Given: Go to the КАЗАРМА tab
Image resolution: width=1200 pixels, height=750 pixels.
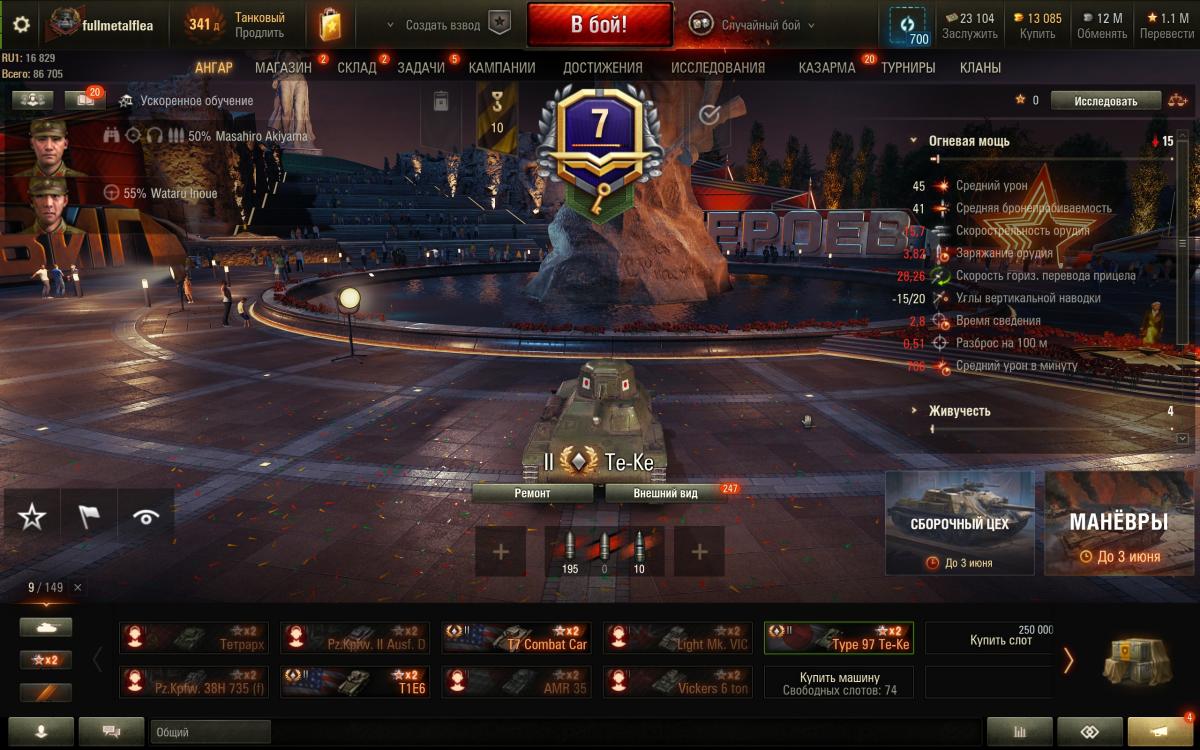Looking at the screenshot, I should pyautogui.click(x=826, y=68).
